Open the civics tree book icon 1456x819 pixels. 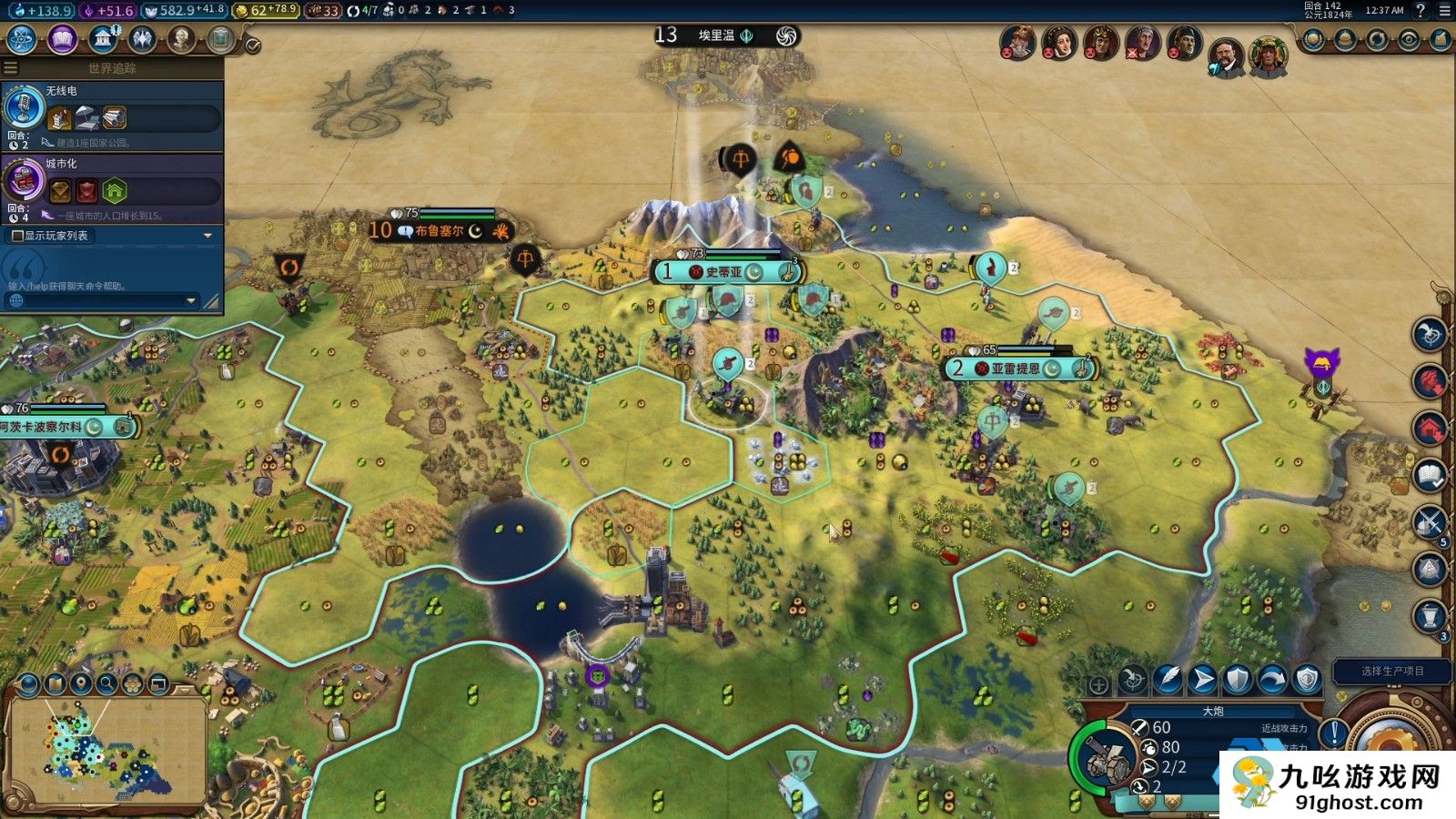(62, 39)
